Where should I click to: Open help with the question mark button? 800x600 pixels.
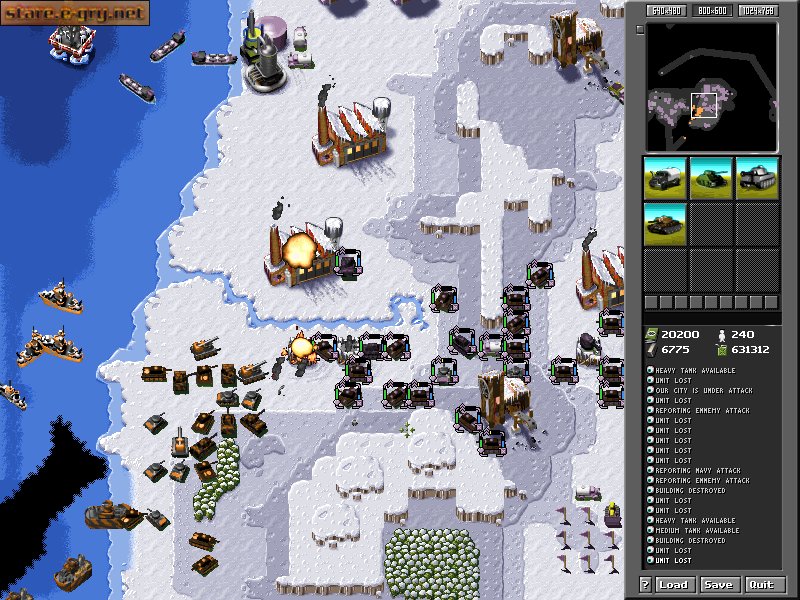click(x=645, y=585)
